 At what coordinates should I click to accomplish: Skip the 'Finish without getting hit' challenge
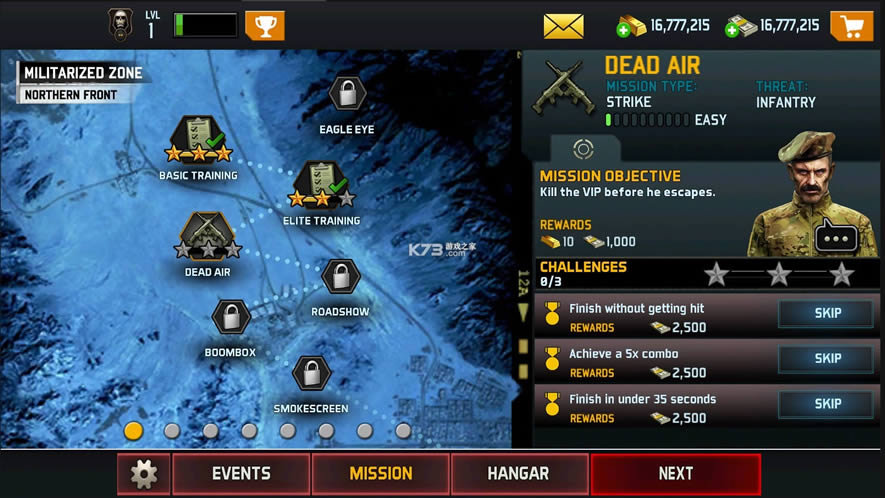click(827, 313)
